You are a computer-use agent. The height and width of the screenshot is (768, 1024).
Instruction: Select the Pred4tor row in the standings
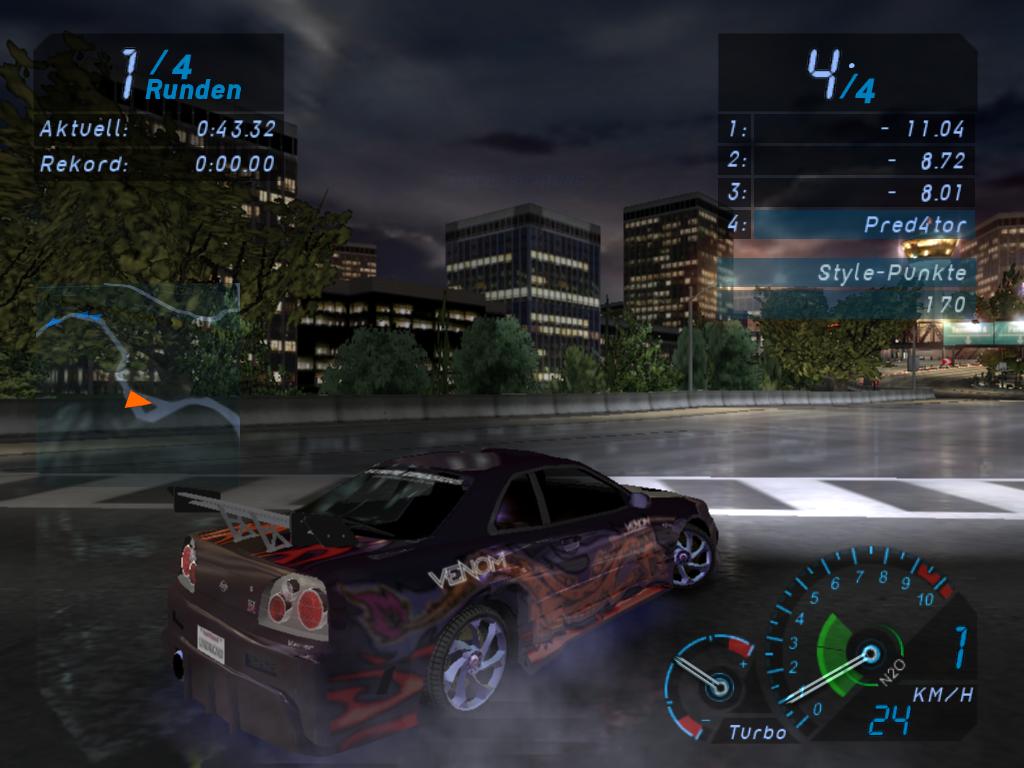tap(847, 225)
